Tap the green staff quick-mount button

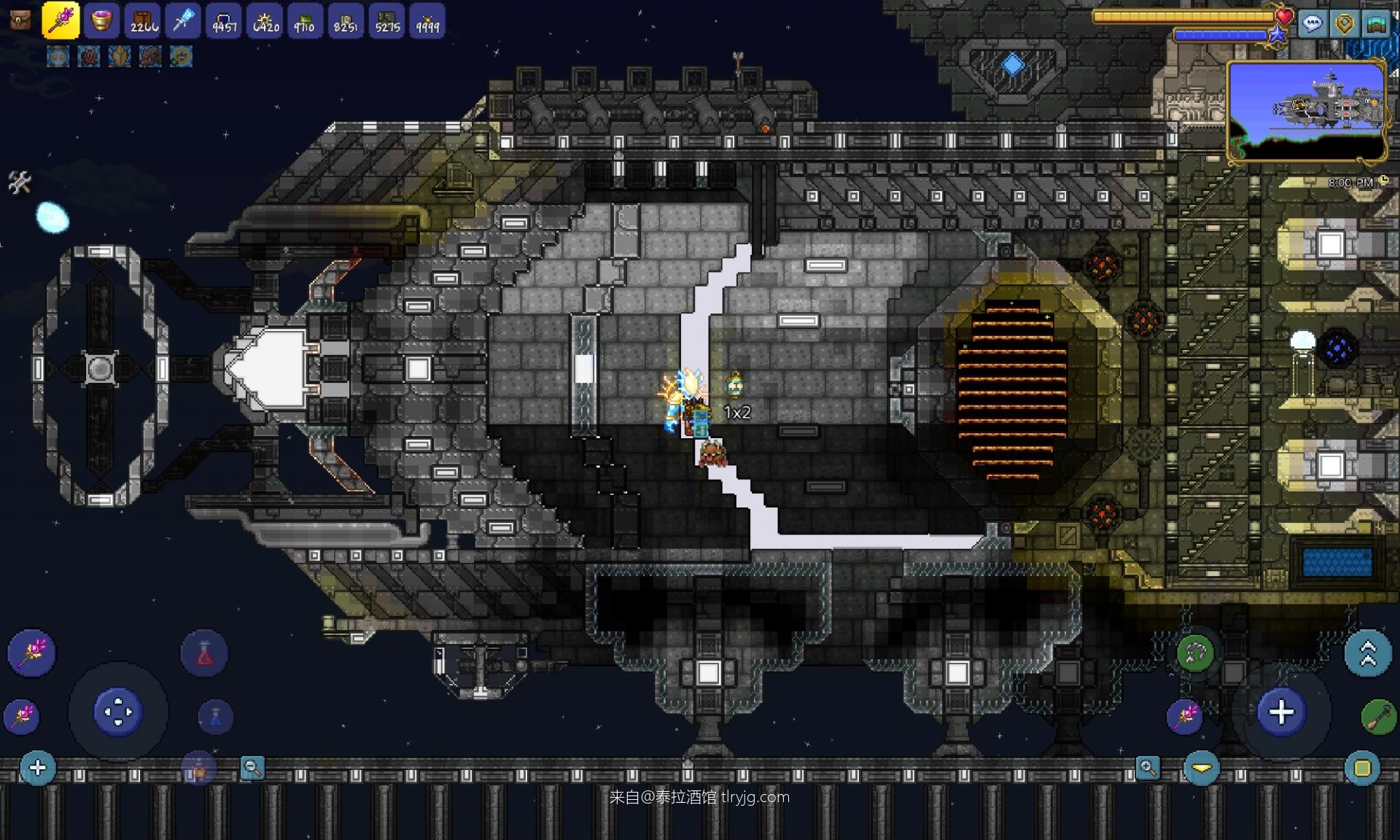click(1378, 717)
